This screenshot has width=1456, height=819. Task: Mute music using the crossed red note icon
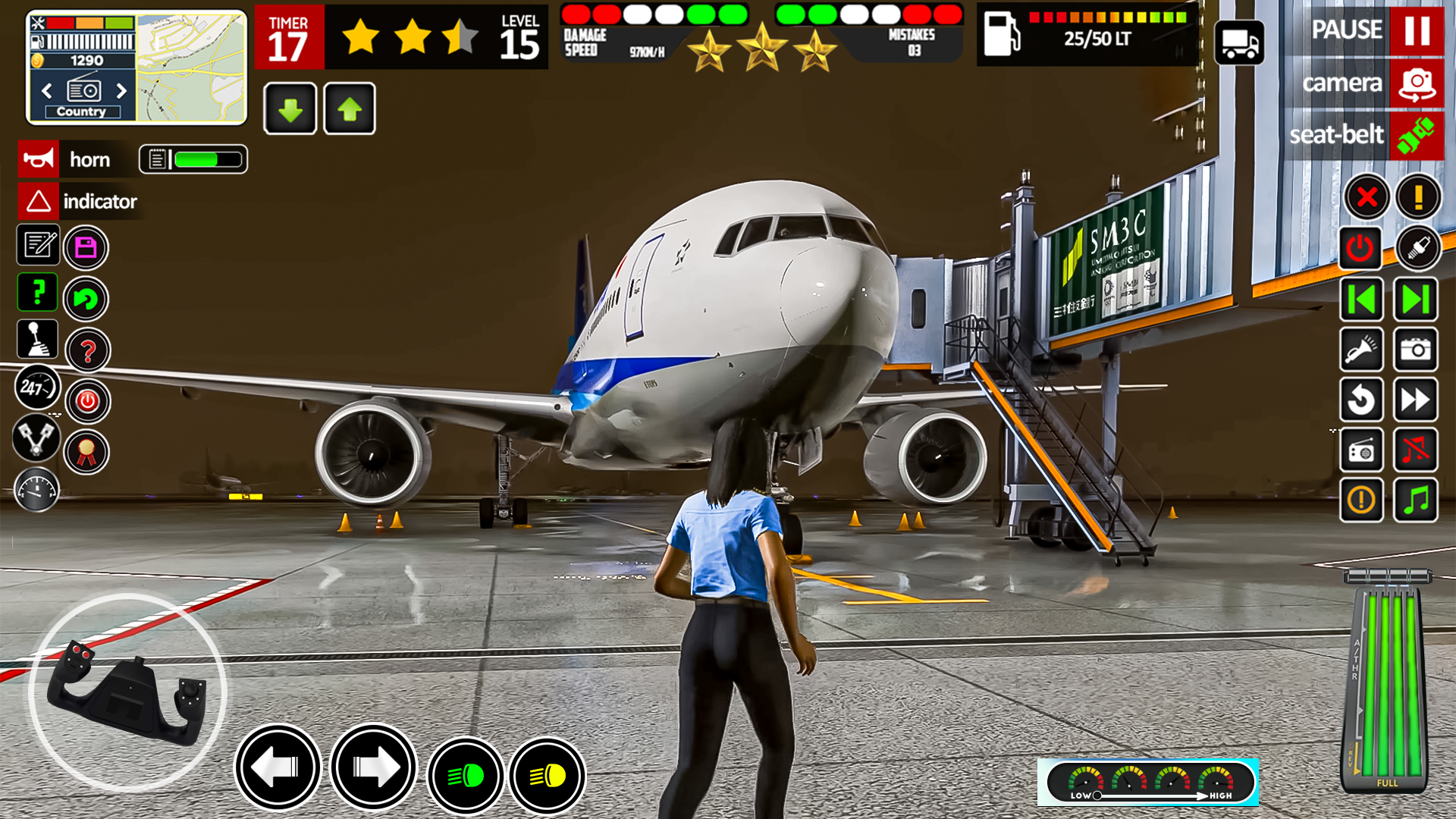coord(1417,450)
